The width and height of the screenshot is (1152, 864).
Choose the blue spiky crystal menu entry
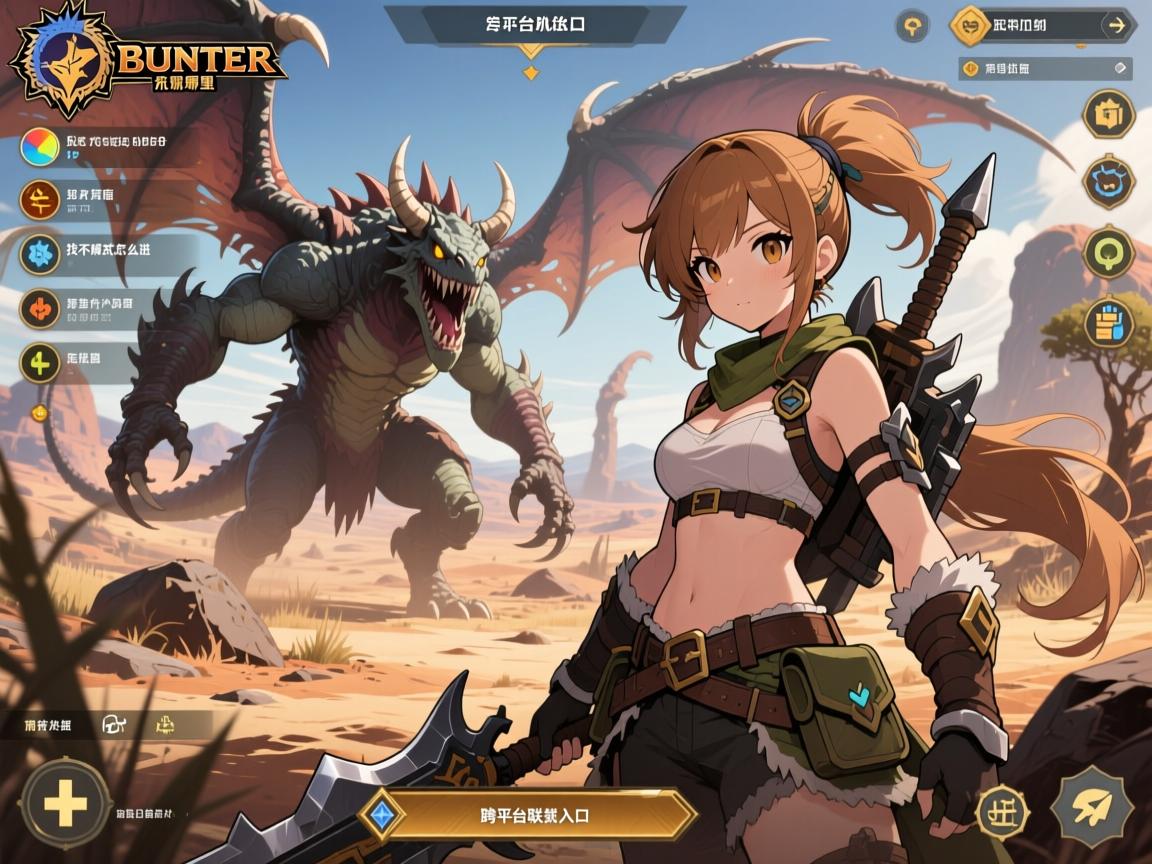(x=39, y=253)
